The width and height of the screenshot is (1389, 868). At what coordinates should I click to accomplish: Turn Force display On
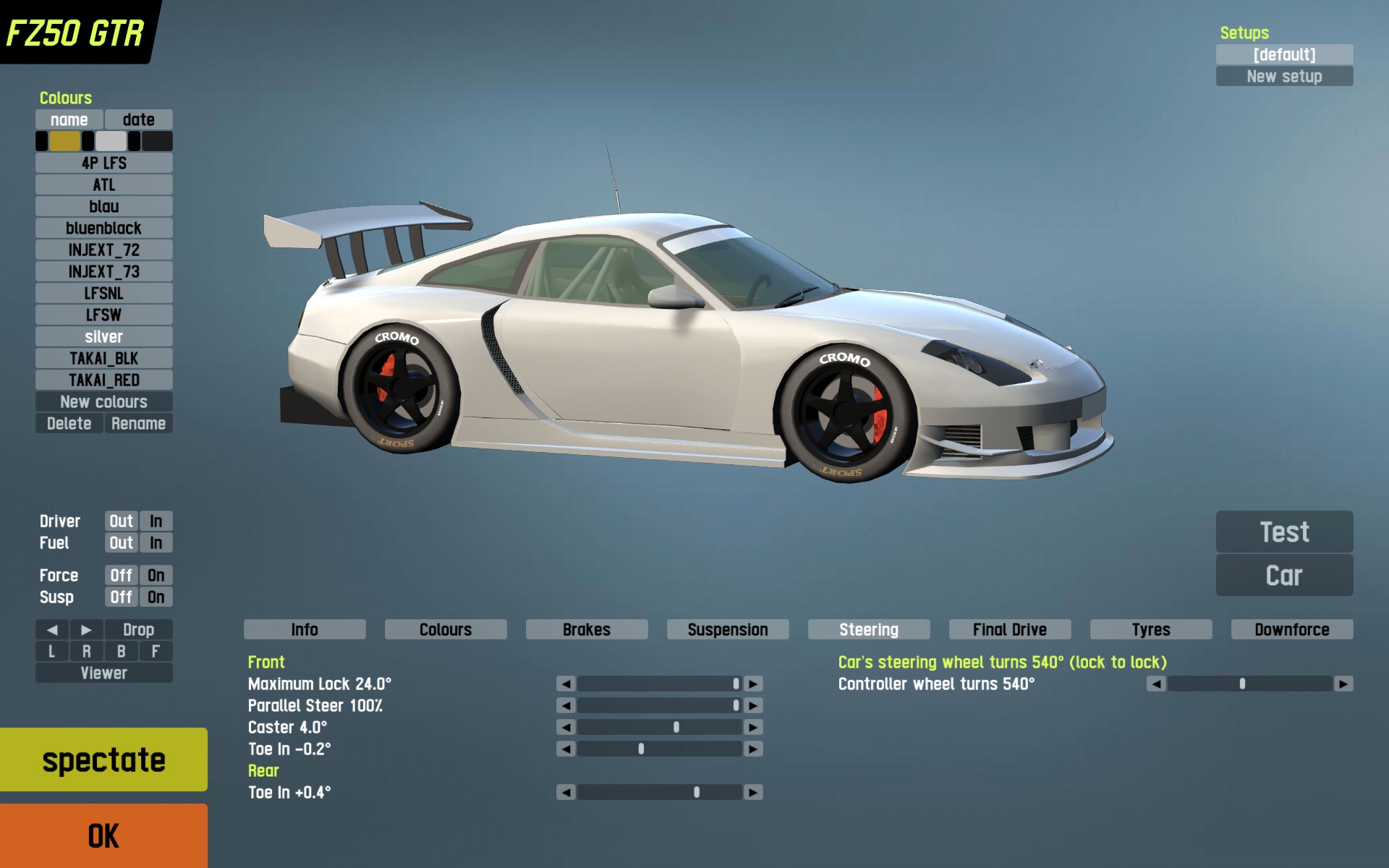click(156, 575)
